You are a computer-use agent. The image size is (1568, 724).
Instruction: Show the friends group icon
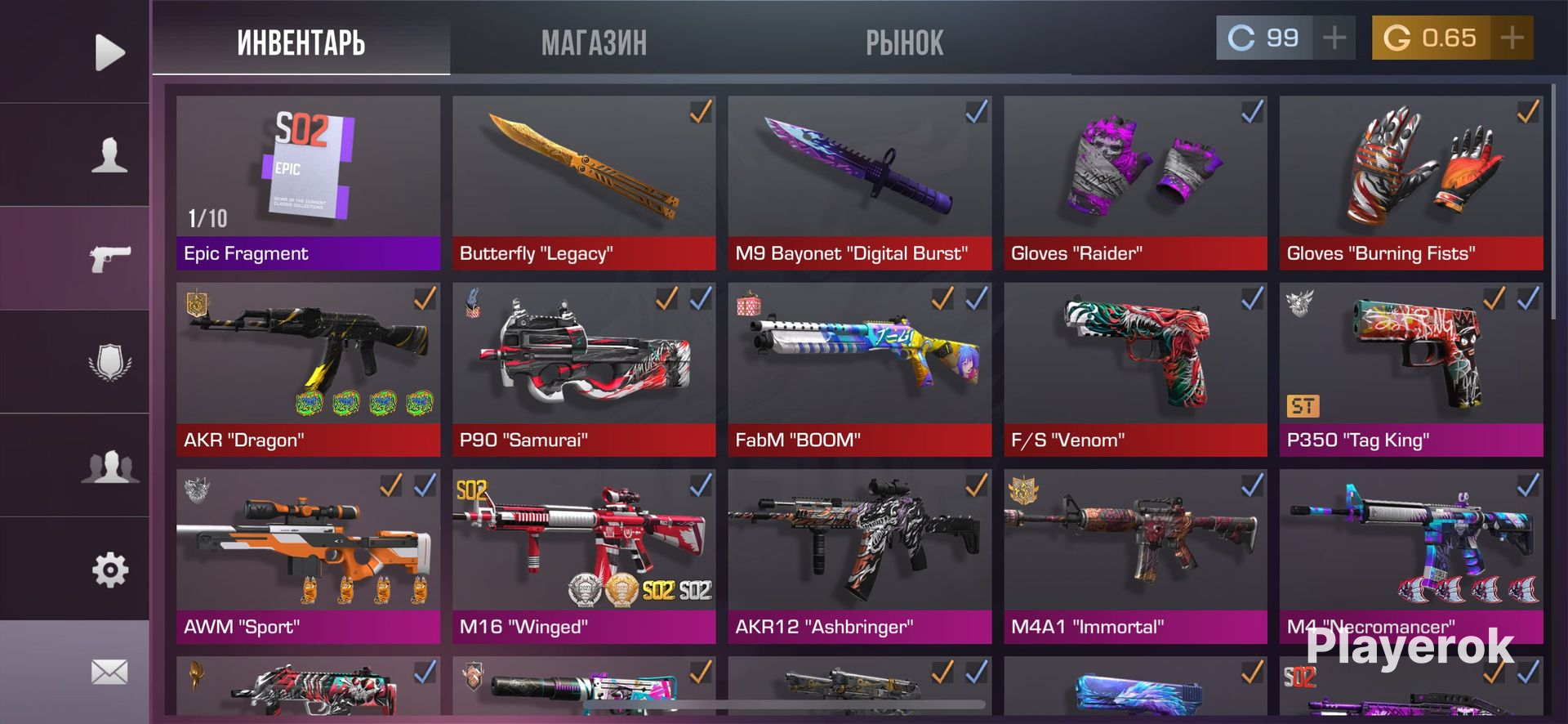click(x=109, y=466)
